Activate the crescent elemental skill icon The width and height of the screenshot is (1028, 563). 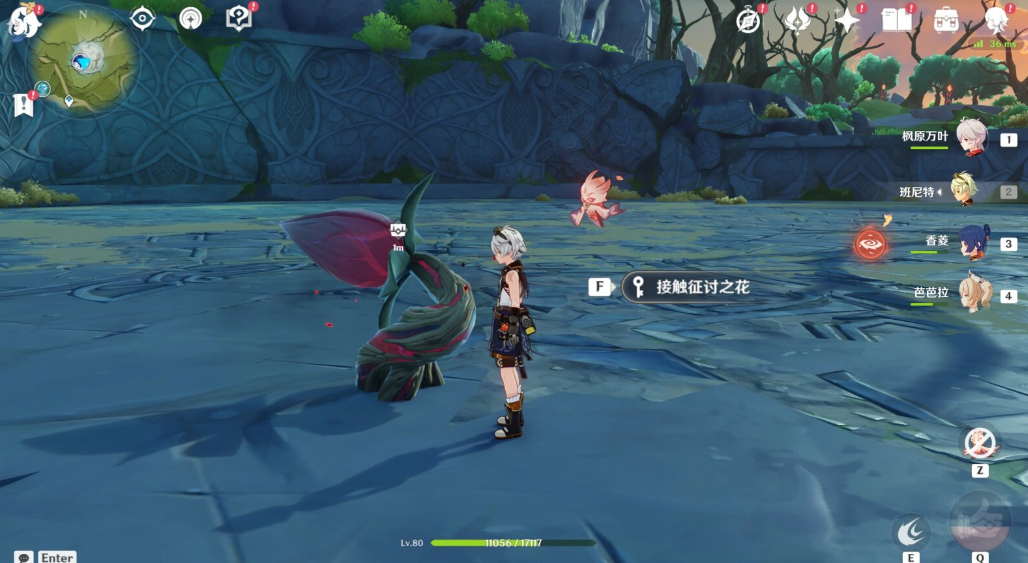tap(910, 531)
